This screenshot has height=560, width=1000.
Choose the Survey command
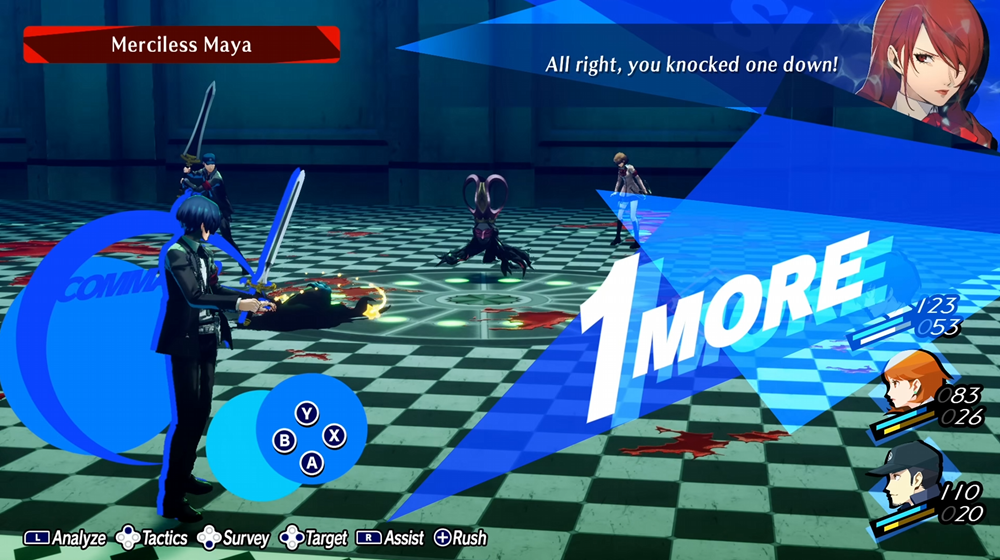(x=236, y=538)
